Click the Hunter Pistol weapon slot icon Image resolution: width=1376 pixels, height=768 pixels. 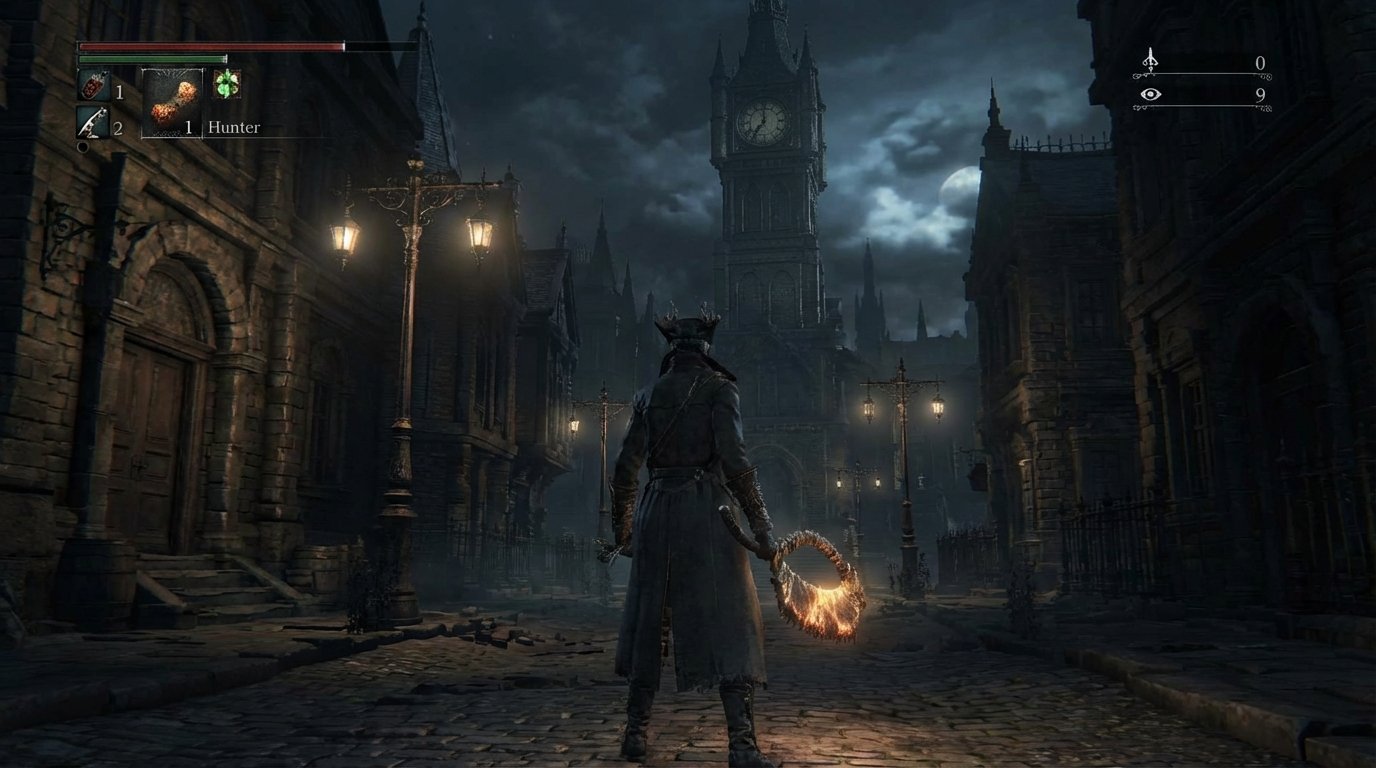(95, 120)
